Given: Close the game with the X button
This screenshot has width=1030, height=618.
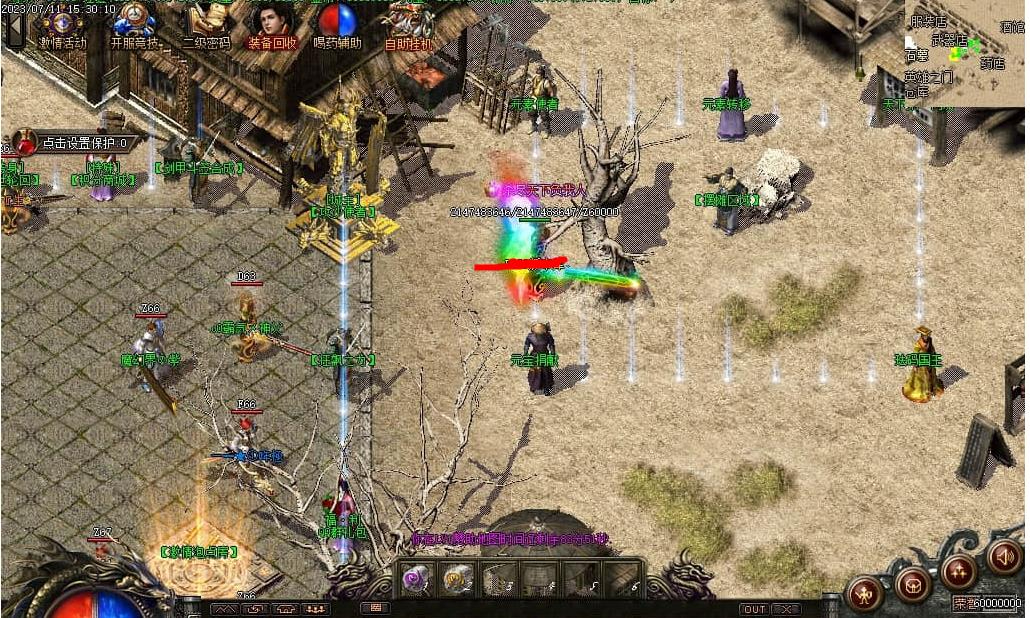Looking at the screenshot, I should (x=786, y=609).
